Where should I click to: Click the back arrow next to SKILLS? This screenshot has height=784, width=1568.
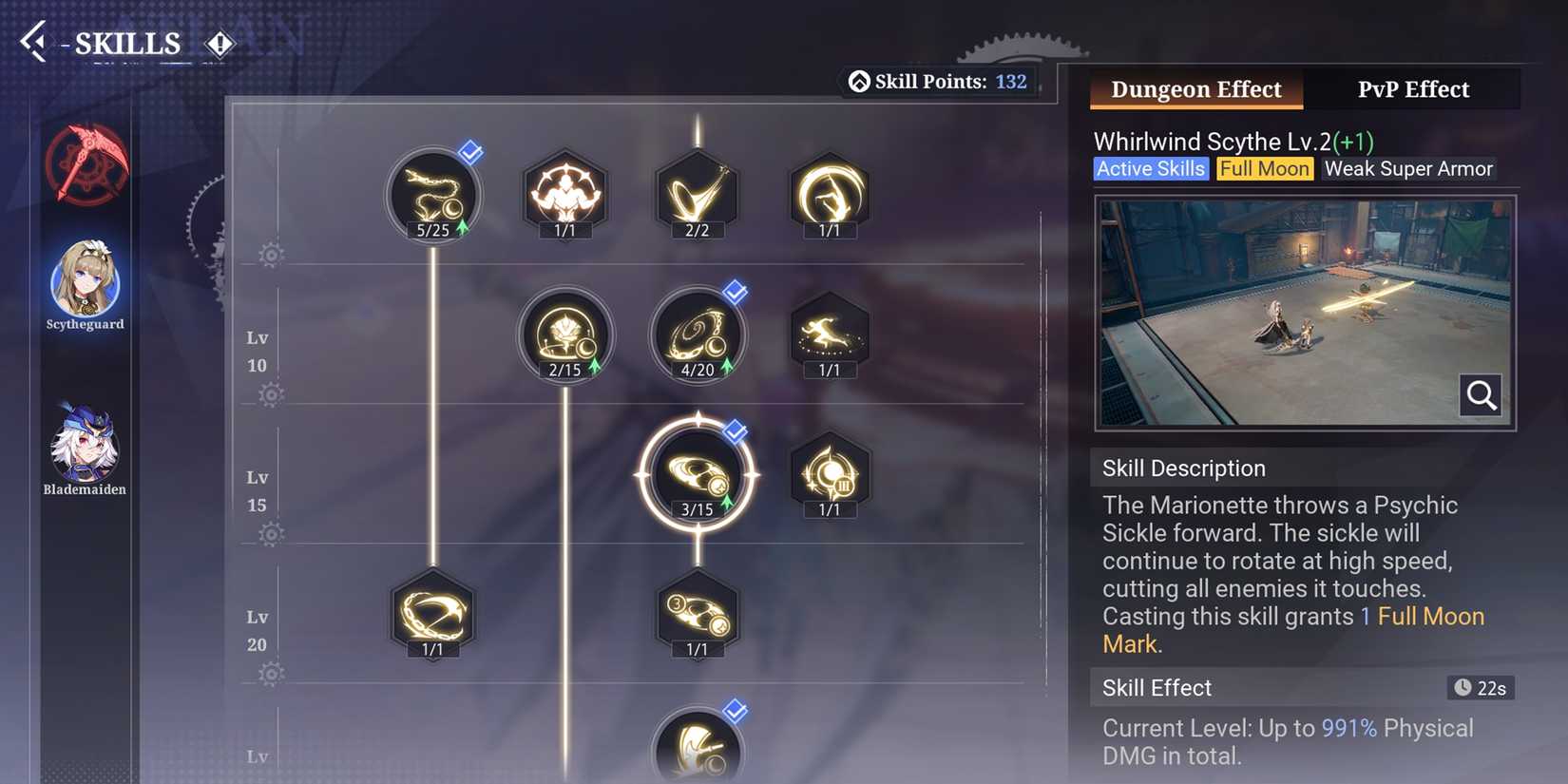tap(35, 42)
